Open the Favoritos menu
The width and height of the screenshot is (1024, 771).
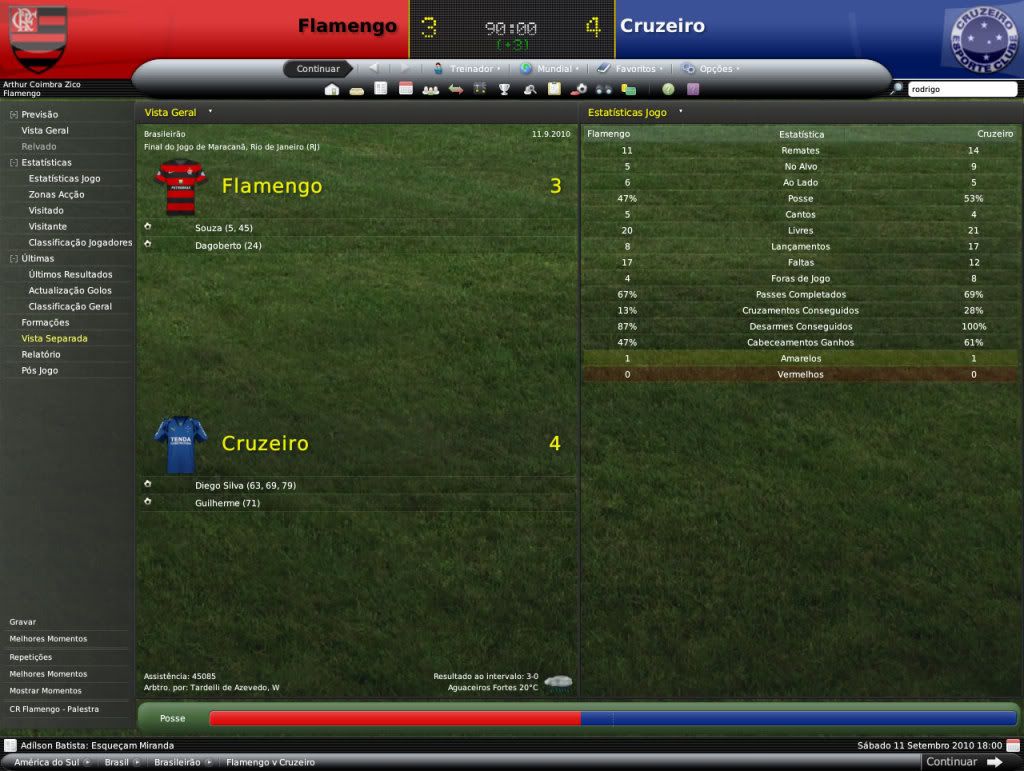tap(628, 69)
